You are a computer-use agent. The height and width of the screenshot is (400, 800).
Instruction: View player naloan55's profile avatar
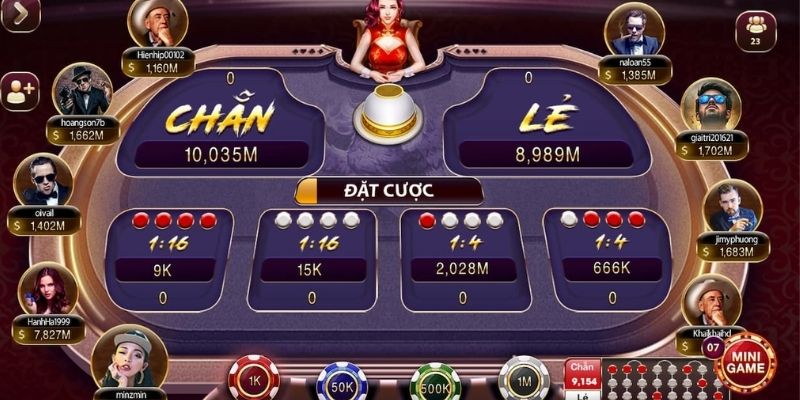click(636, 32)
